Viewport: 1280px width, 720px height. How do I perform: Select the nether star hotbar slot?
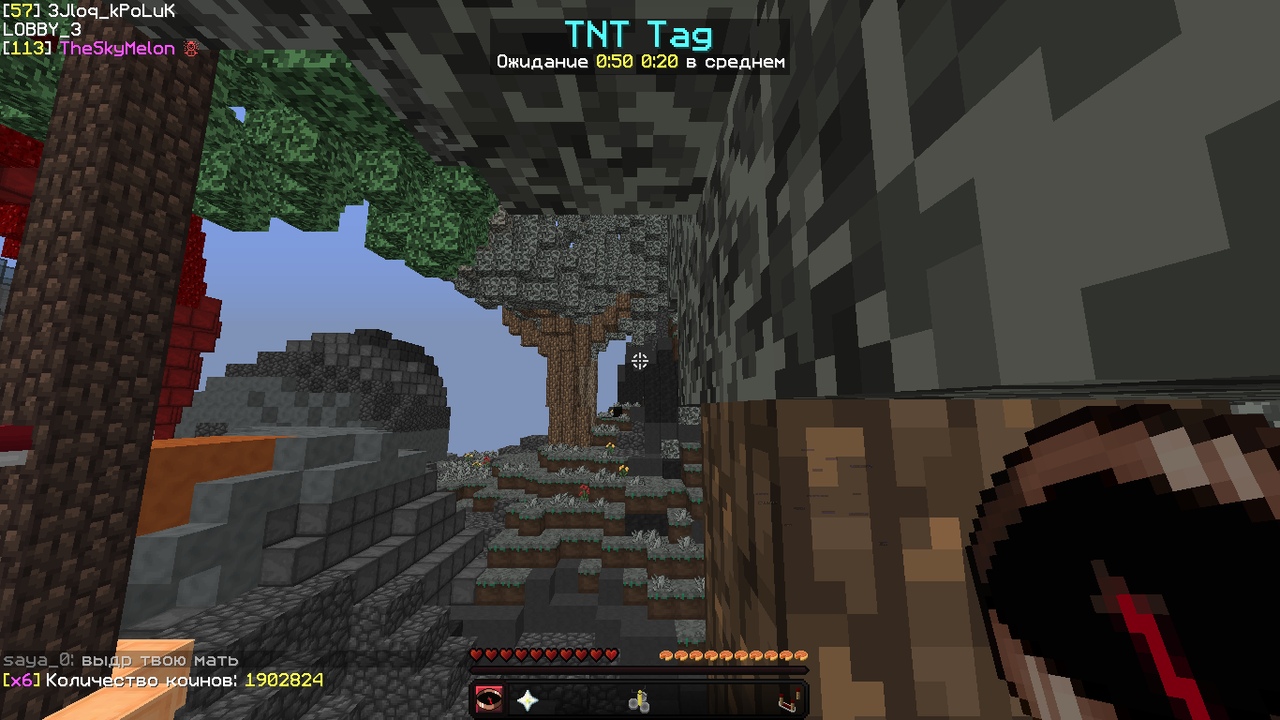click(x=527, y=700)
